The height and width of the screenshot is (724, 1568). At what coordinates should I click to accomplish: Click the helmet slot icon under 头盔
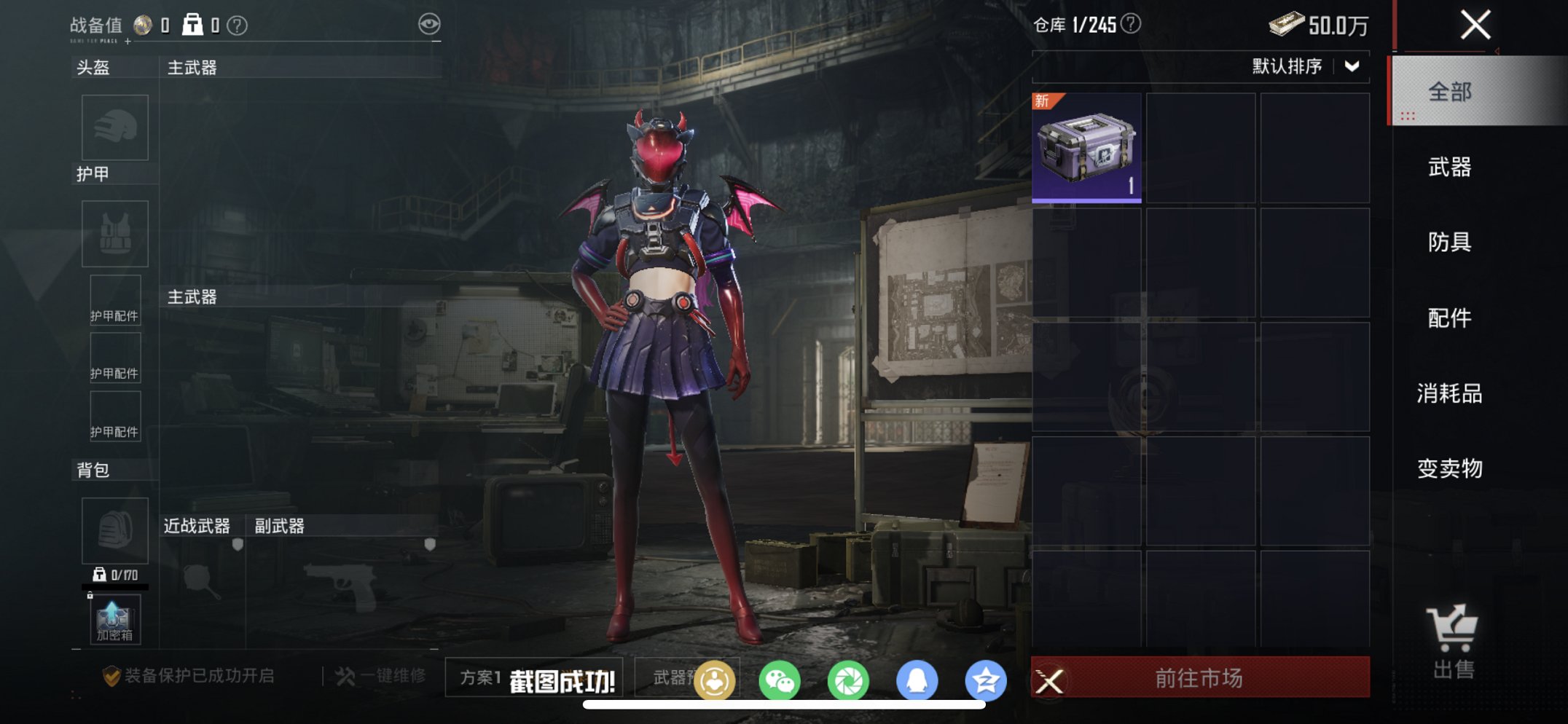coord(114,127)
